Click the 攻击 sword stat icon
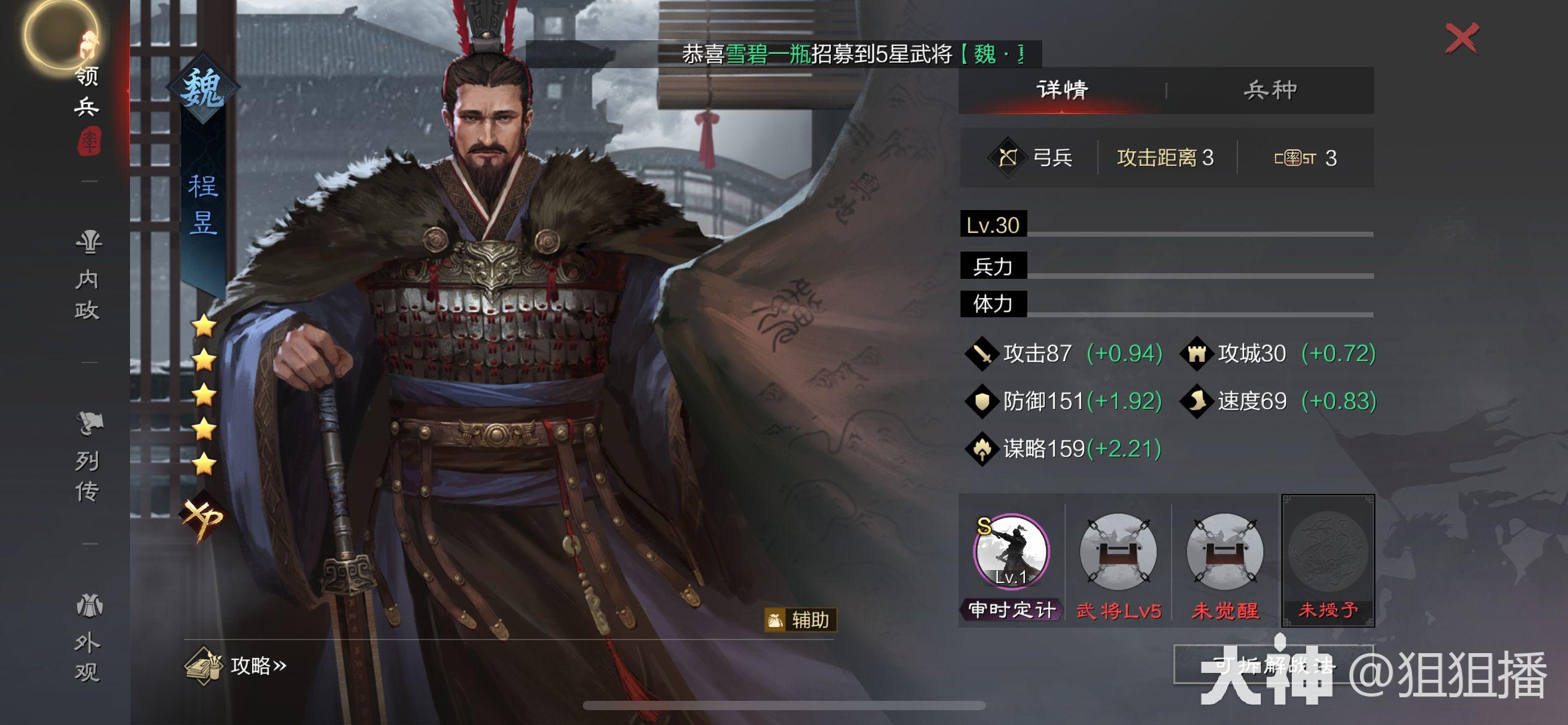Viewport: 1568px width, 725px height. [983, 353]
